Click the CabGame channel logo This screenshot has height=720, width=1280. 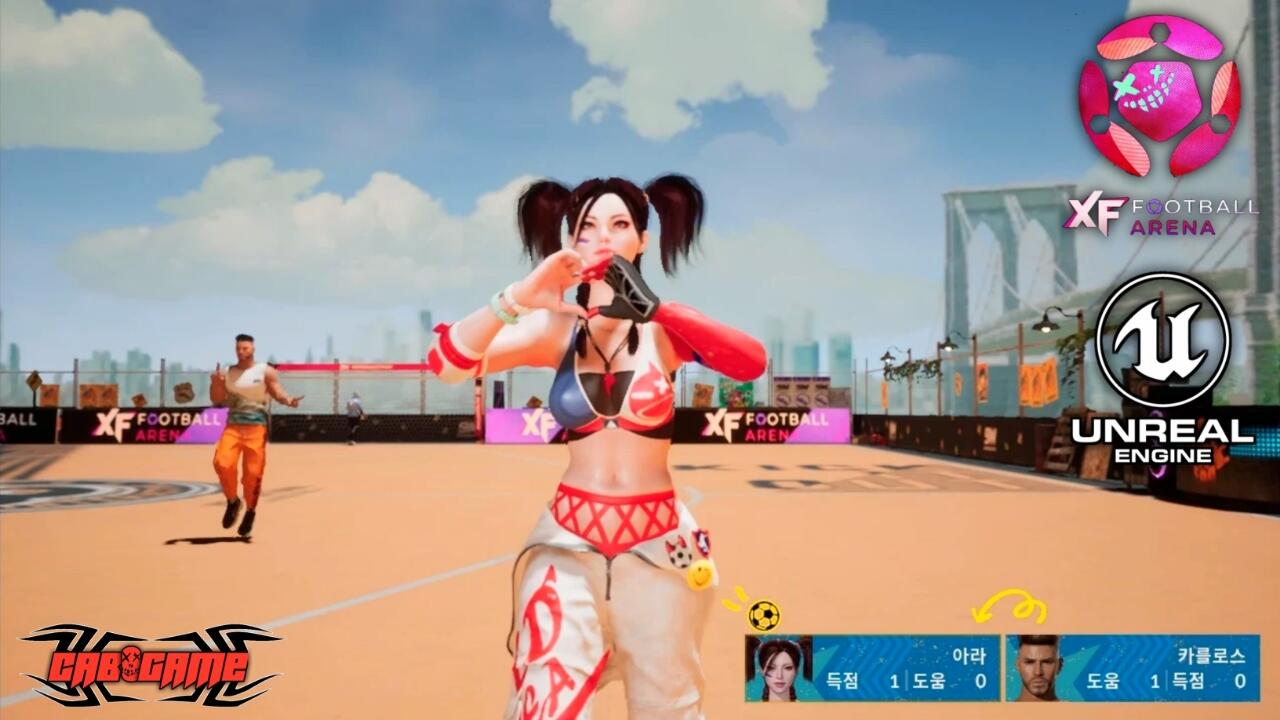click(150, 664)
